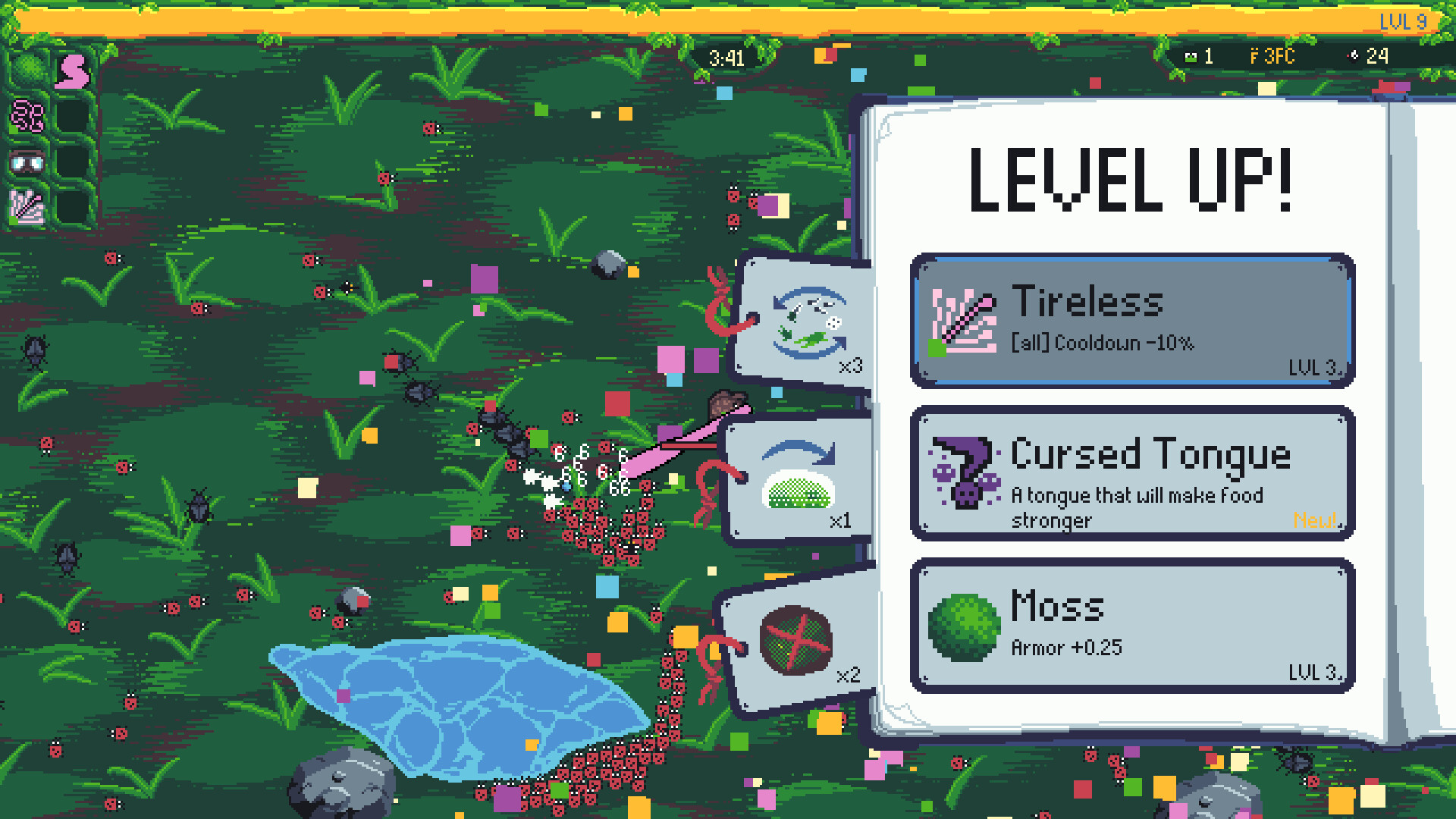This screenshot has width=1456, height=819.
Task: Click the fly icon next to the 24 count
Action: click(1353, 56)
